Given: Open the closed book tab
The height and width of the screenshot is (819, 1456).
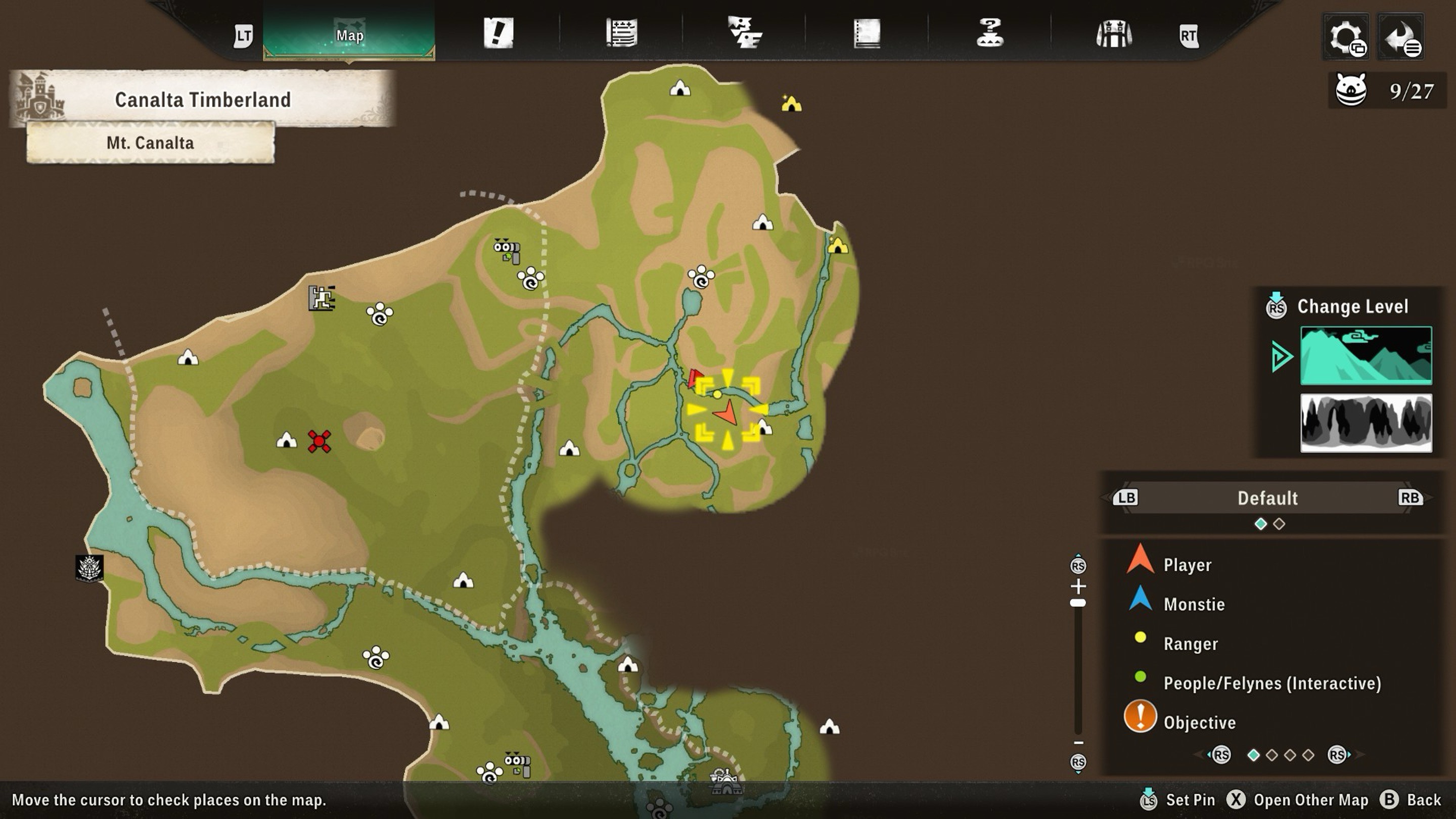Looking at the screenshot, I should [x=867, y=33].
